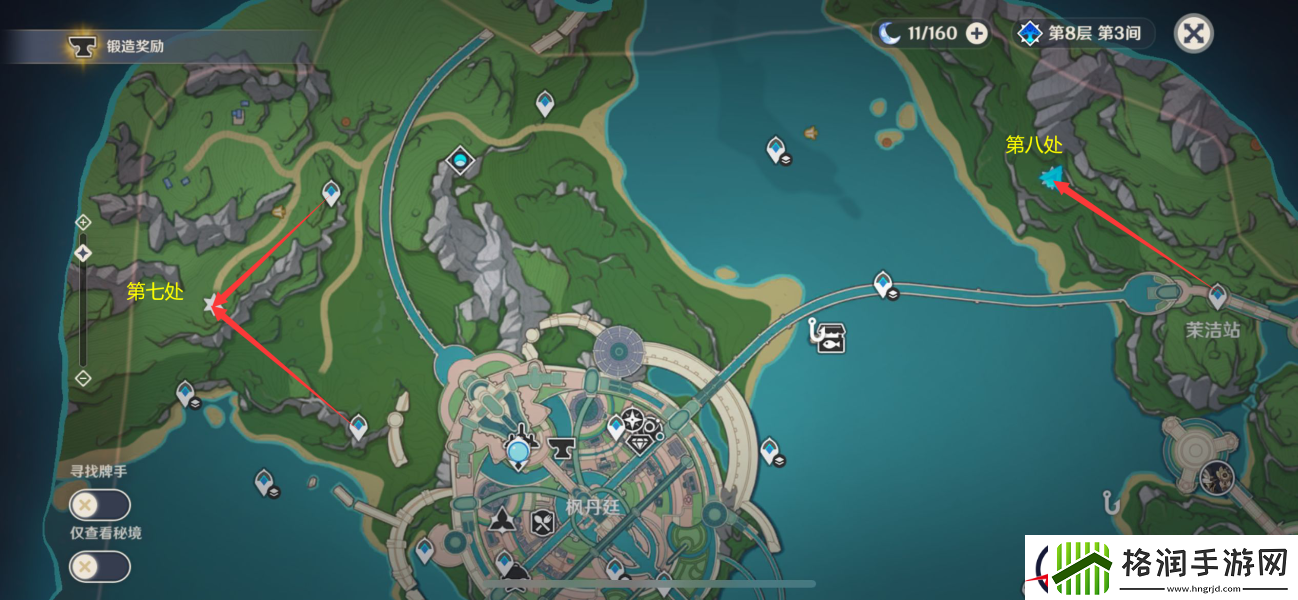Open the 格润手游网 watermark link
Viewport: 1298px width, 600px height.
[x=1160, y=567]
